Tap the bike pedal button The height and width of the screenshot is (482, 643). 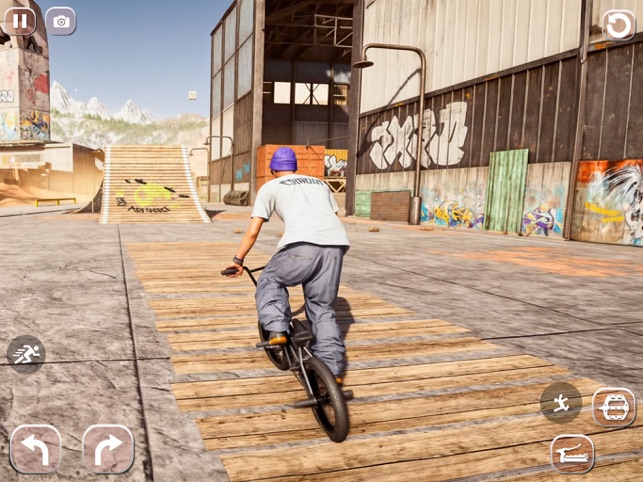click(613, 408)
